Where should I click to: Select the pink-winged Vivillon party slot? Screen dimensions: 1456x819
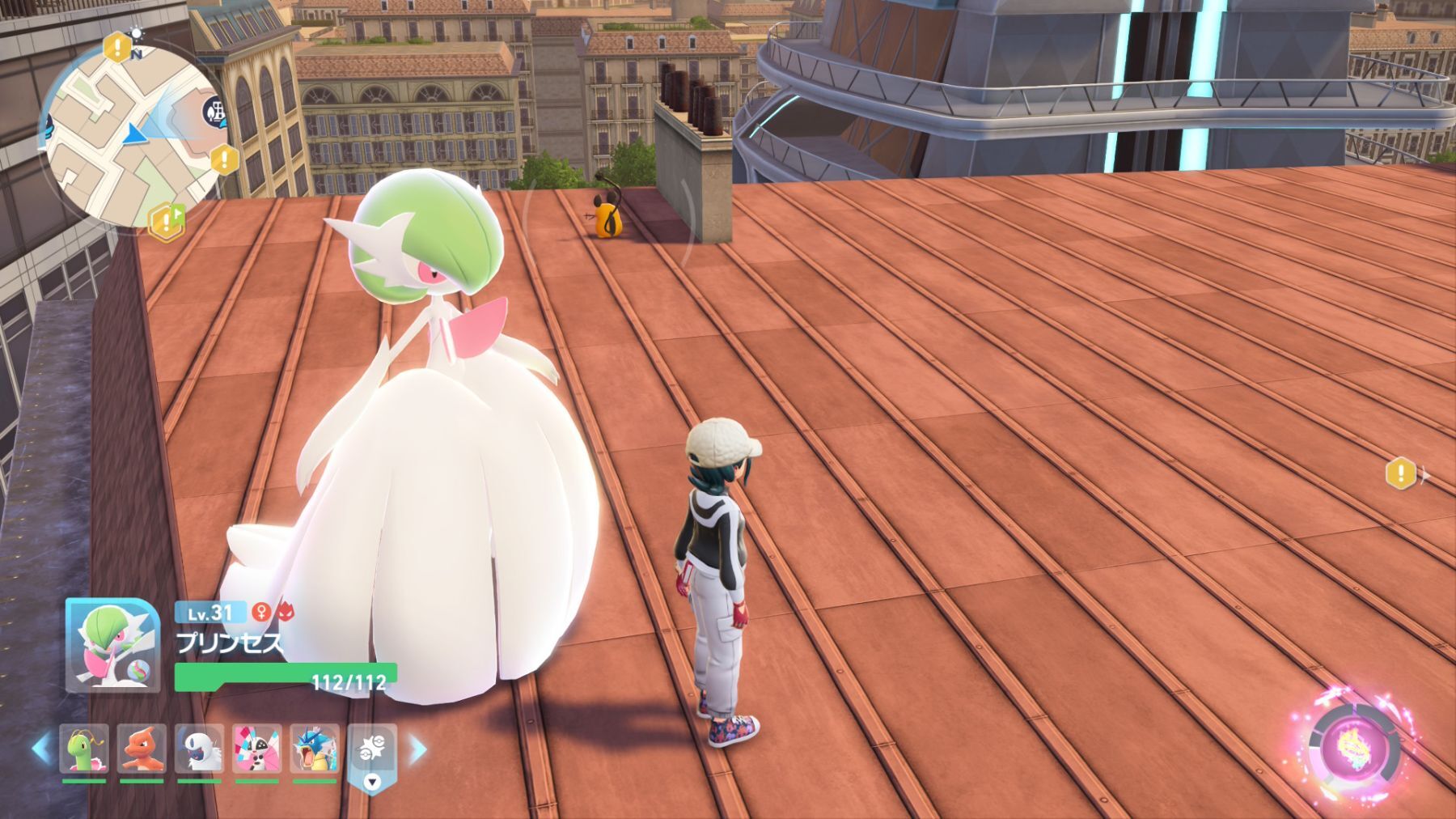[x=257, y=749]
